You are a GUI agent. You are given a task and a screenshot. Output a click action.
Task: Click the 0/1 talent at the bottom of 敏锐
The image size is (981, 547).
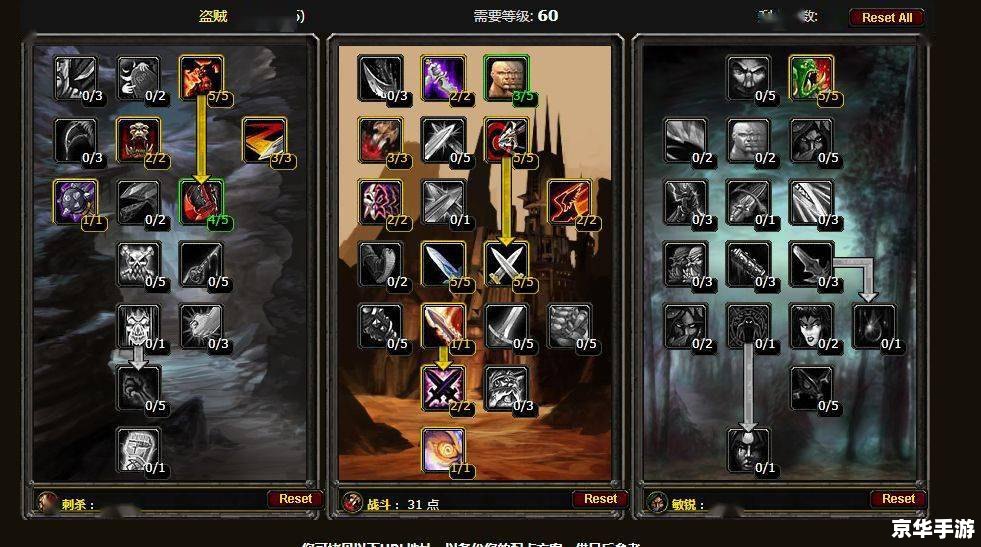point(749,449)
